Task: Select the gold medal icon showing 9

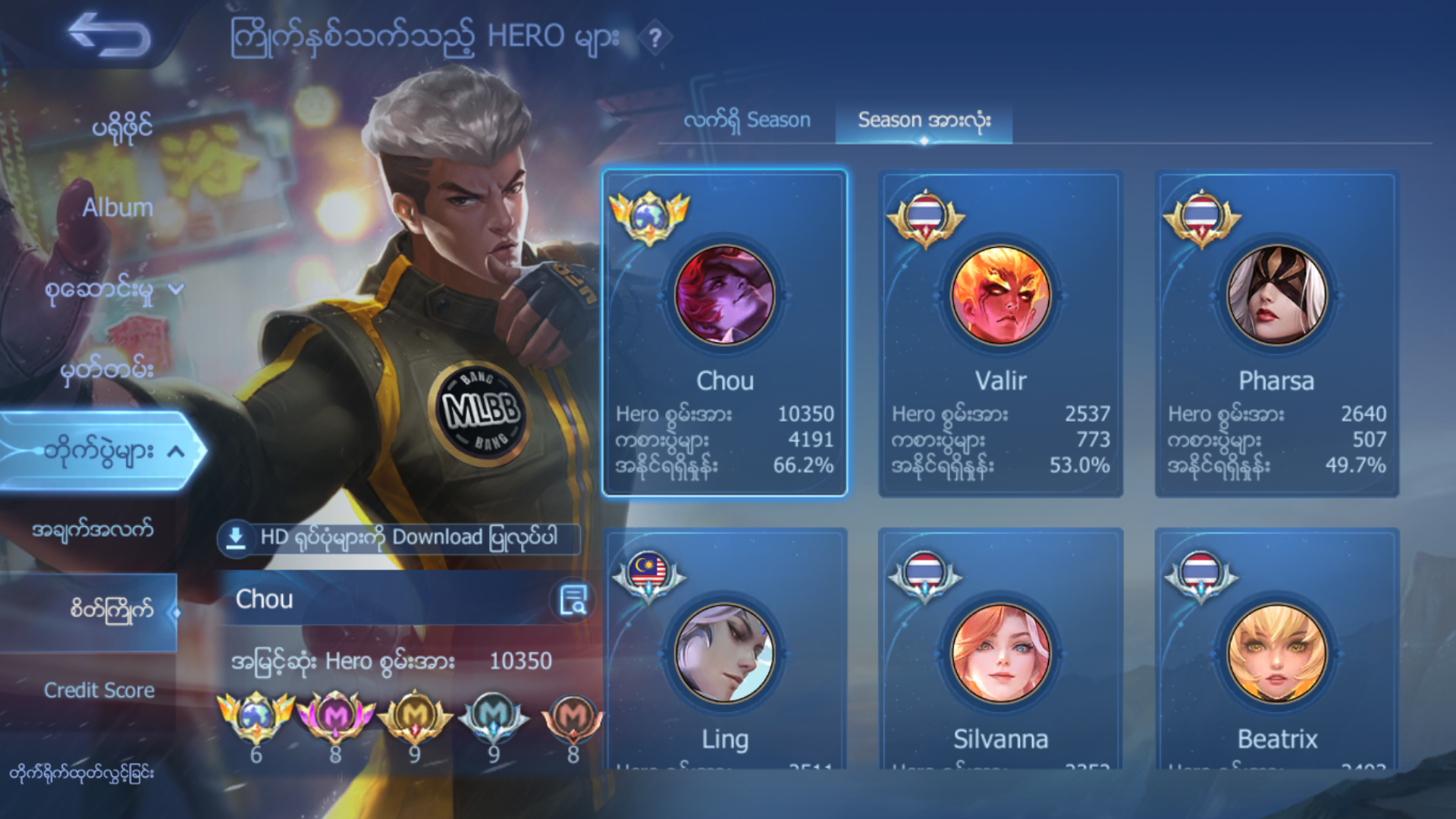Action: pyautogui.click(x=414, y=717)
